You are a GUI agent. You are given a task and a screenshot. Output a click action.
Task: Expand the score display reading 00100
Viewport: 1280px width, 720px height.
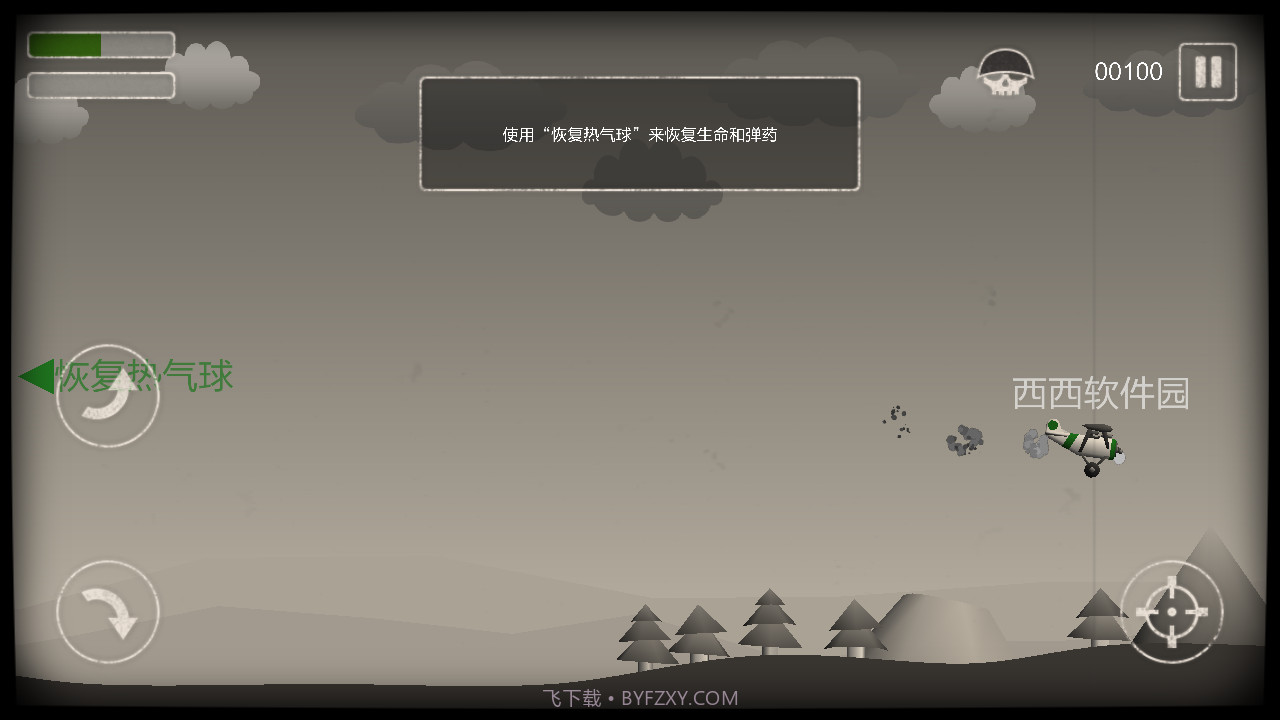pos(1127,70)
